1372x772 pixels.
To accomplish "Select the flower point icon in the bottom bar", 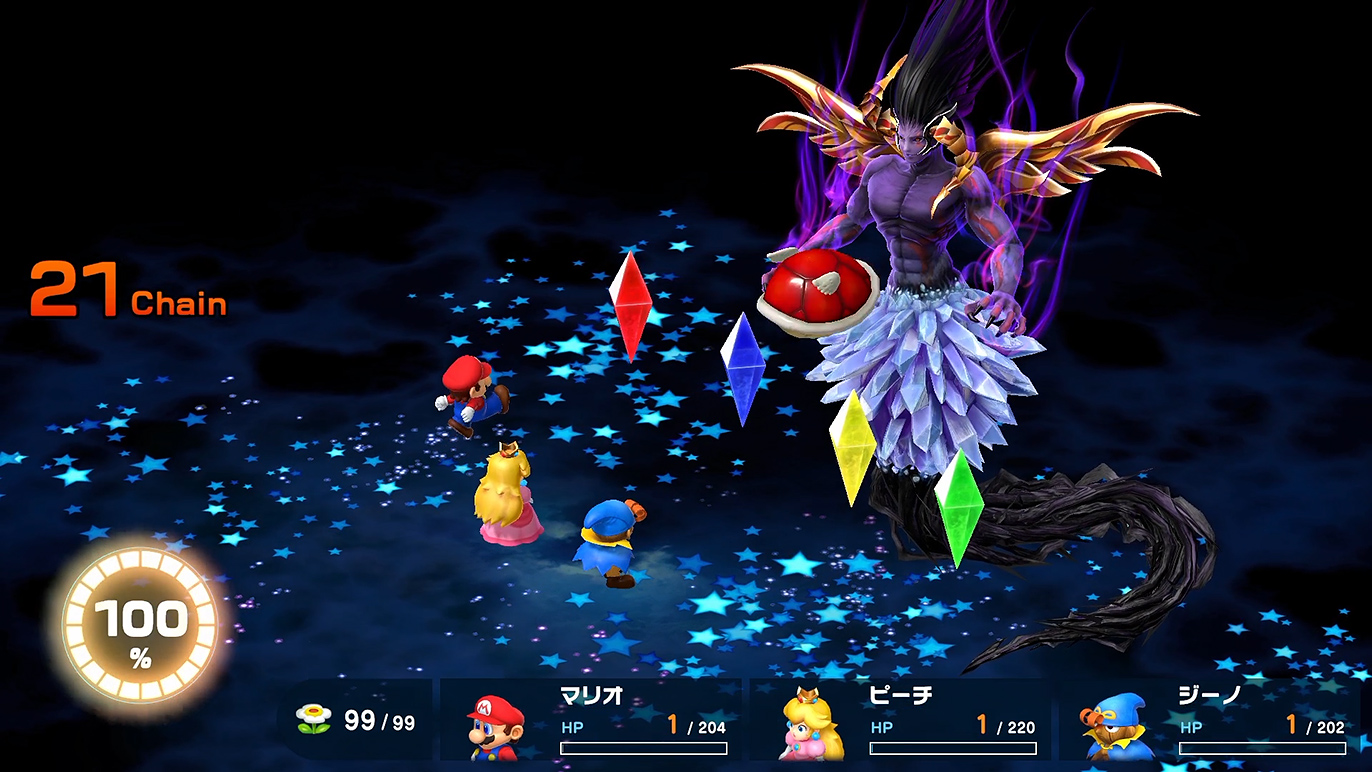I will pos(314,716).
